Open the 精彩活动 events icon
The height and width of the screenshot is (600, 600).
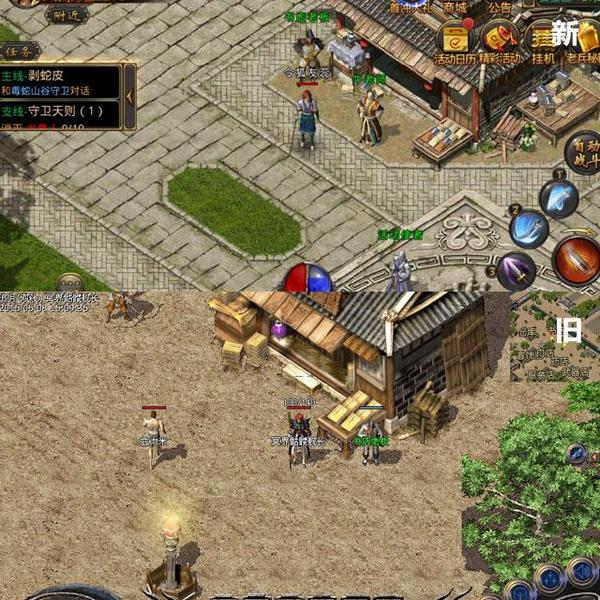click(498, 42)
